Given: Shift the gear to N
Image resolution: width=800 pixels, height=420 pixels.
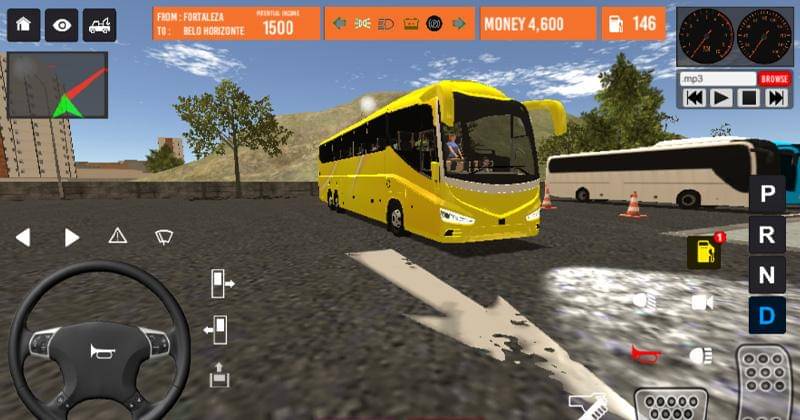Looking at the screenshot, I should click(767, 276).
